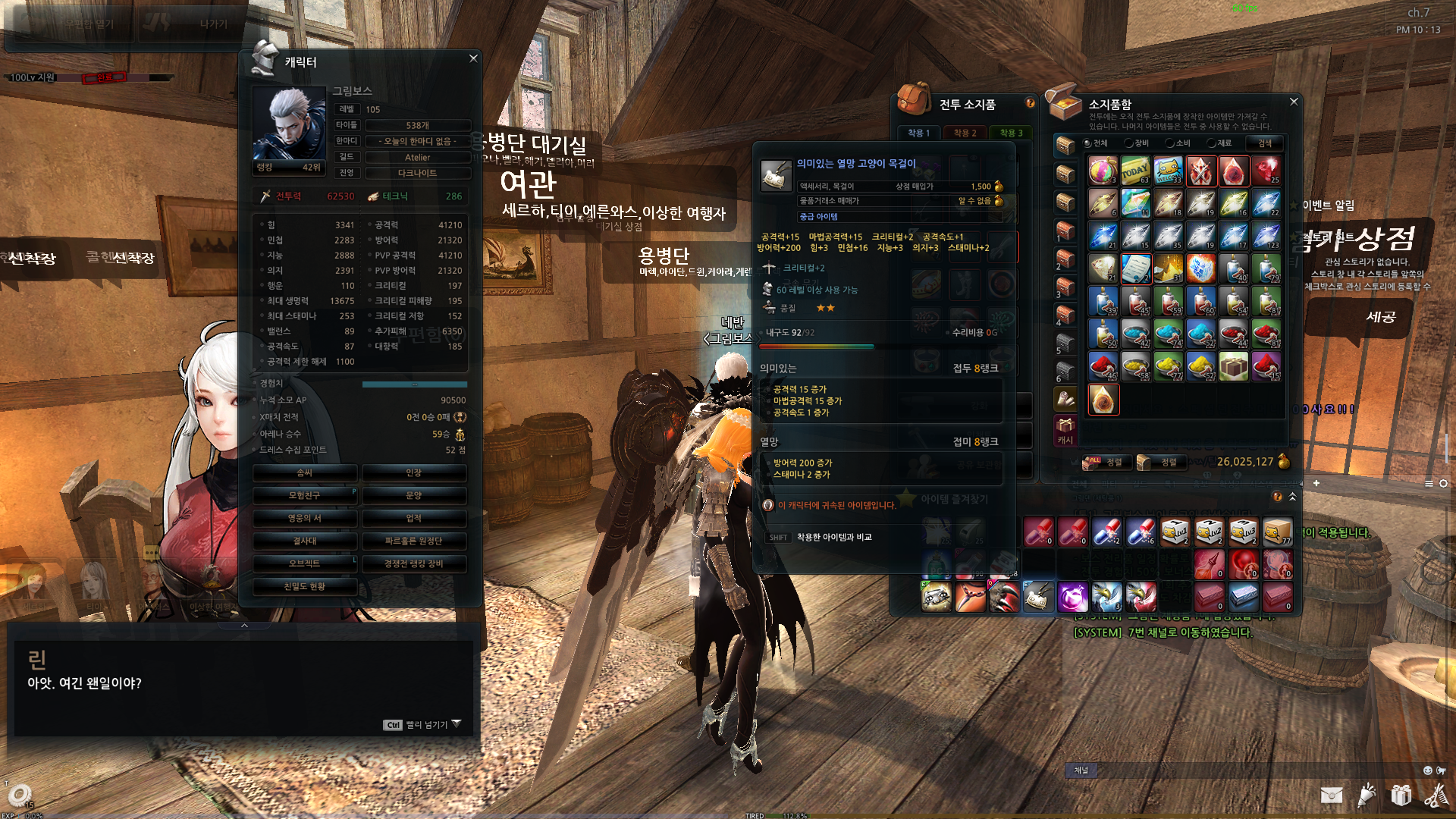Close the inventory (소지품함) window
1456x819 pixels.
pyautogui.click(x=1294, y=102)
